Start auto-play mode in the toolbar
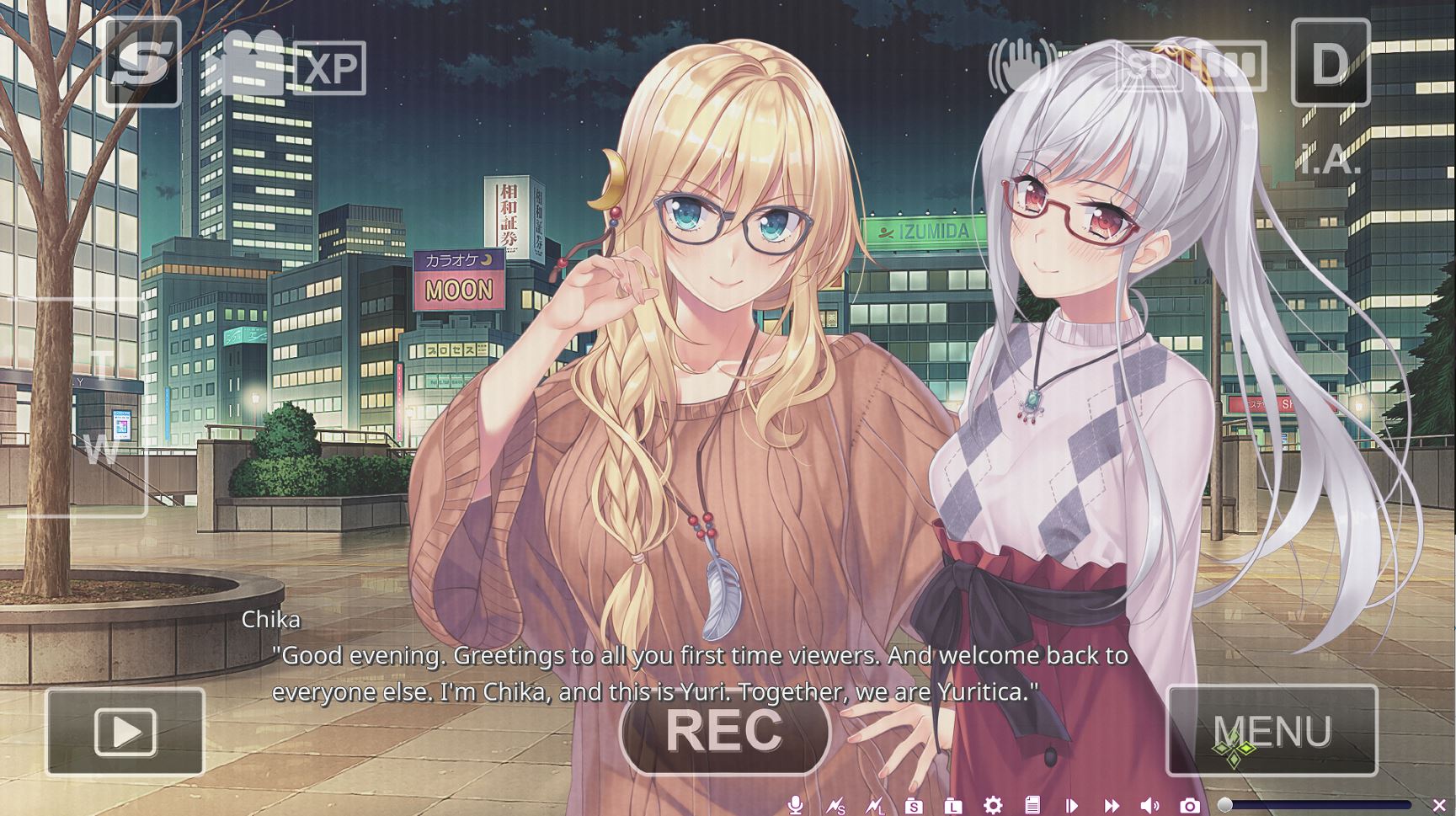The image size is (1456, 816). 1071,806
